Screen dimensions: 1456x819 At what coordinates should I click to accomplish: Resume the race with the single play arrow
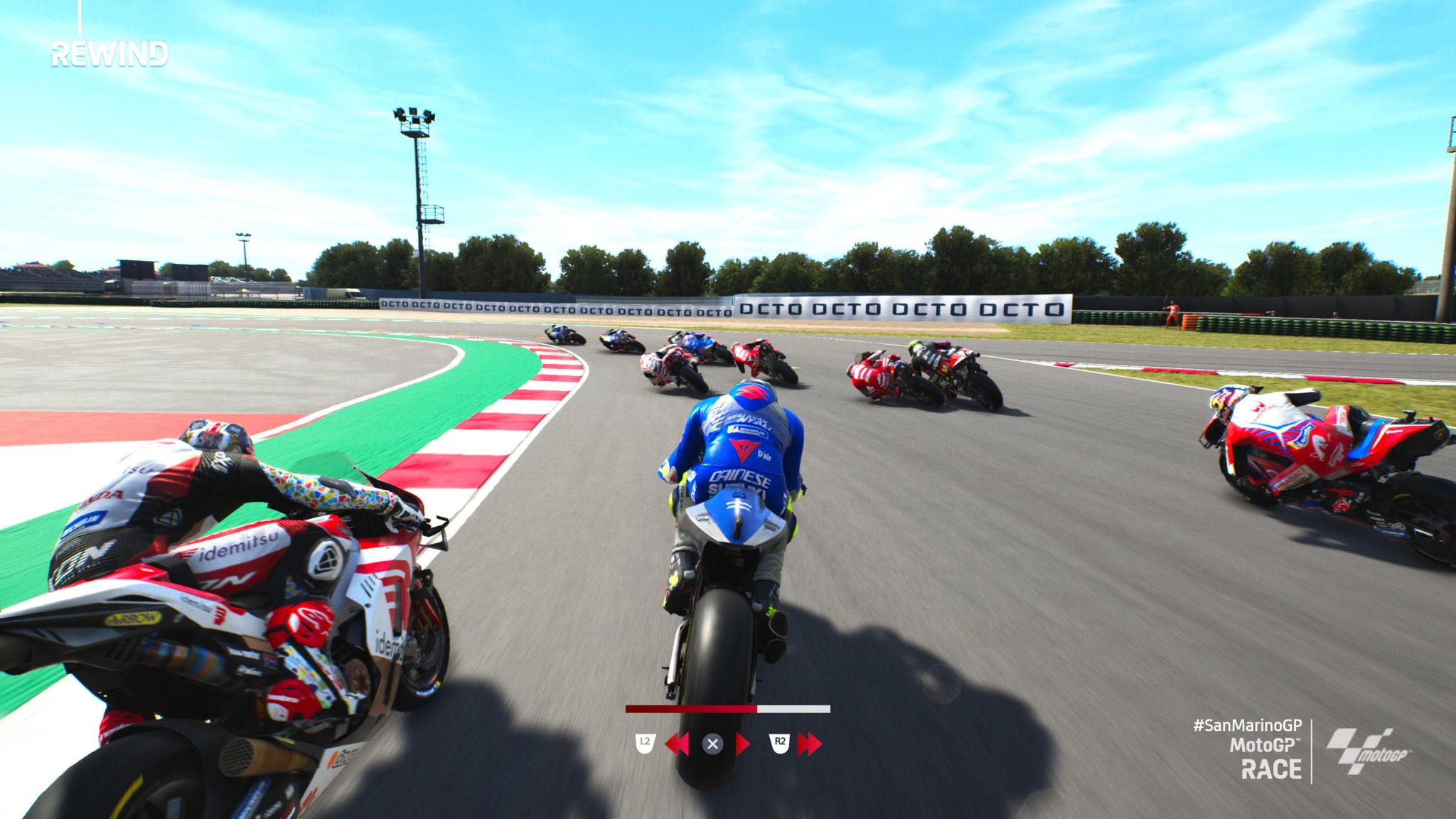743,744
